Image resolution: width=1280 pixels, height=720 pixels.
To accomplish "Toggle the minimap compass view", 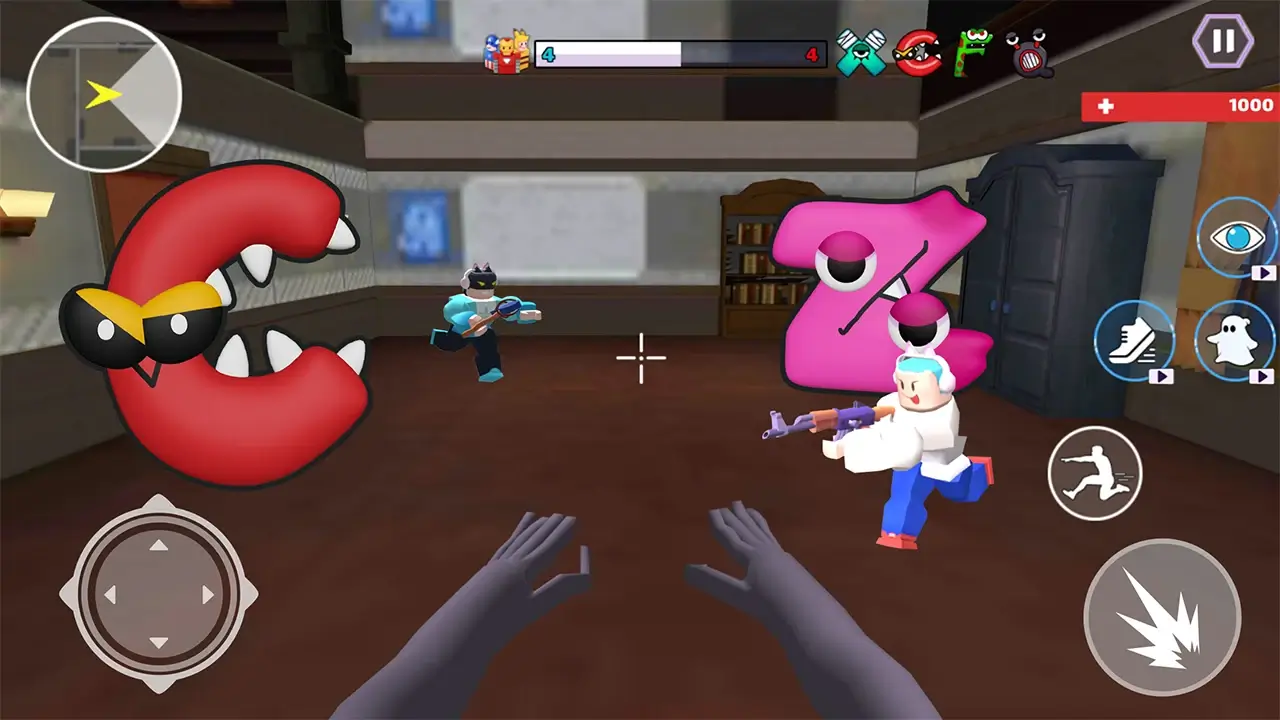I will pyautogui.click(x=103, y=93).
